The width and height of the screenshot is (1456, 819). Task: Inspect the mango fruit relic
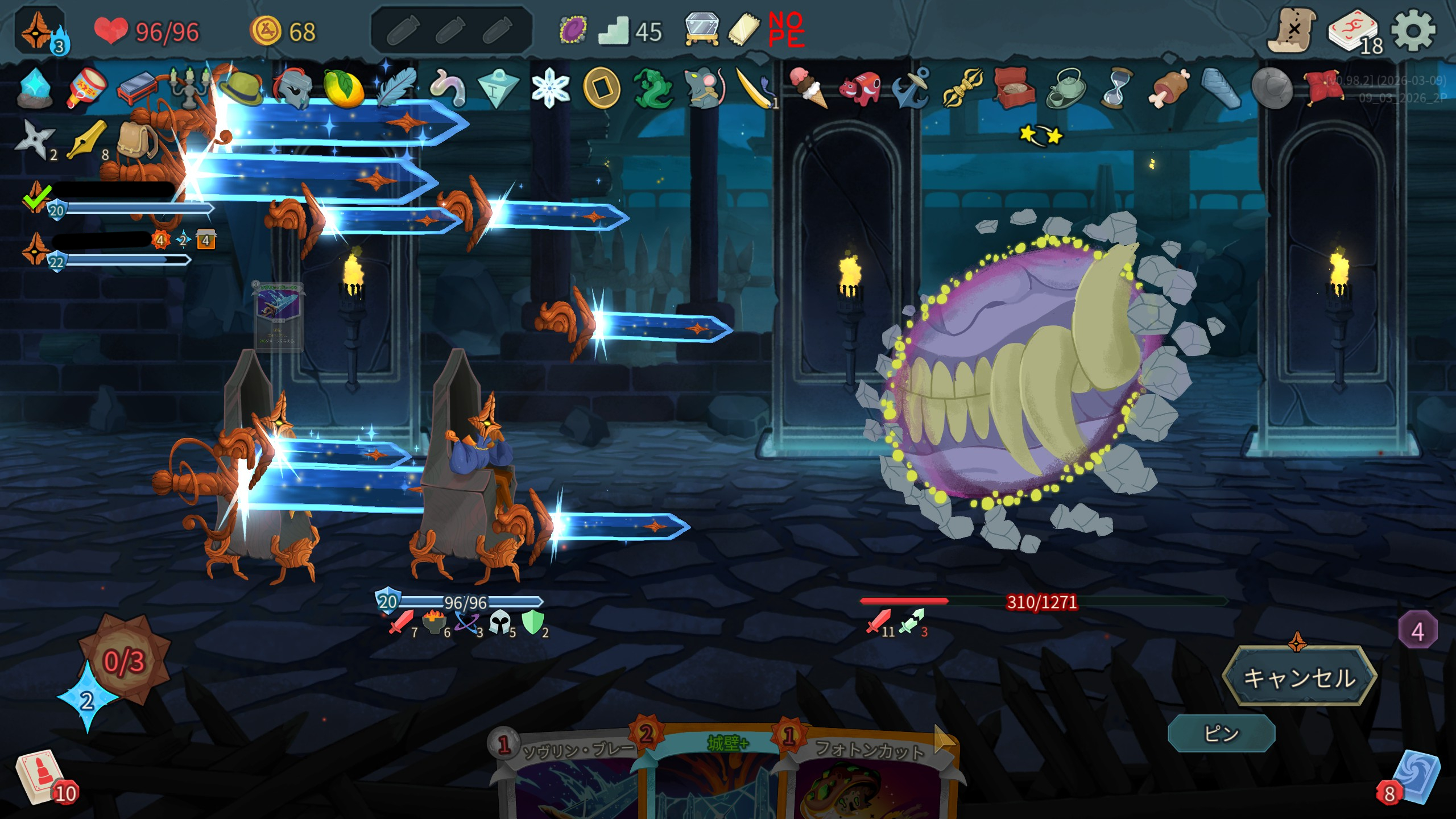tap(343, 89)
